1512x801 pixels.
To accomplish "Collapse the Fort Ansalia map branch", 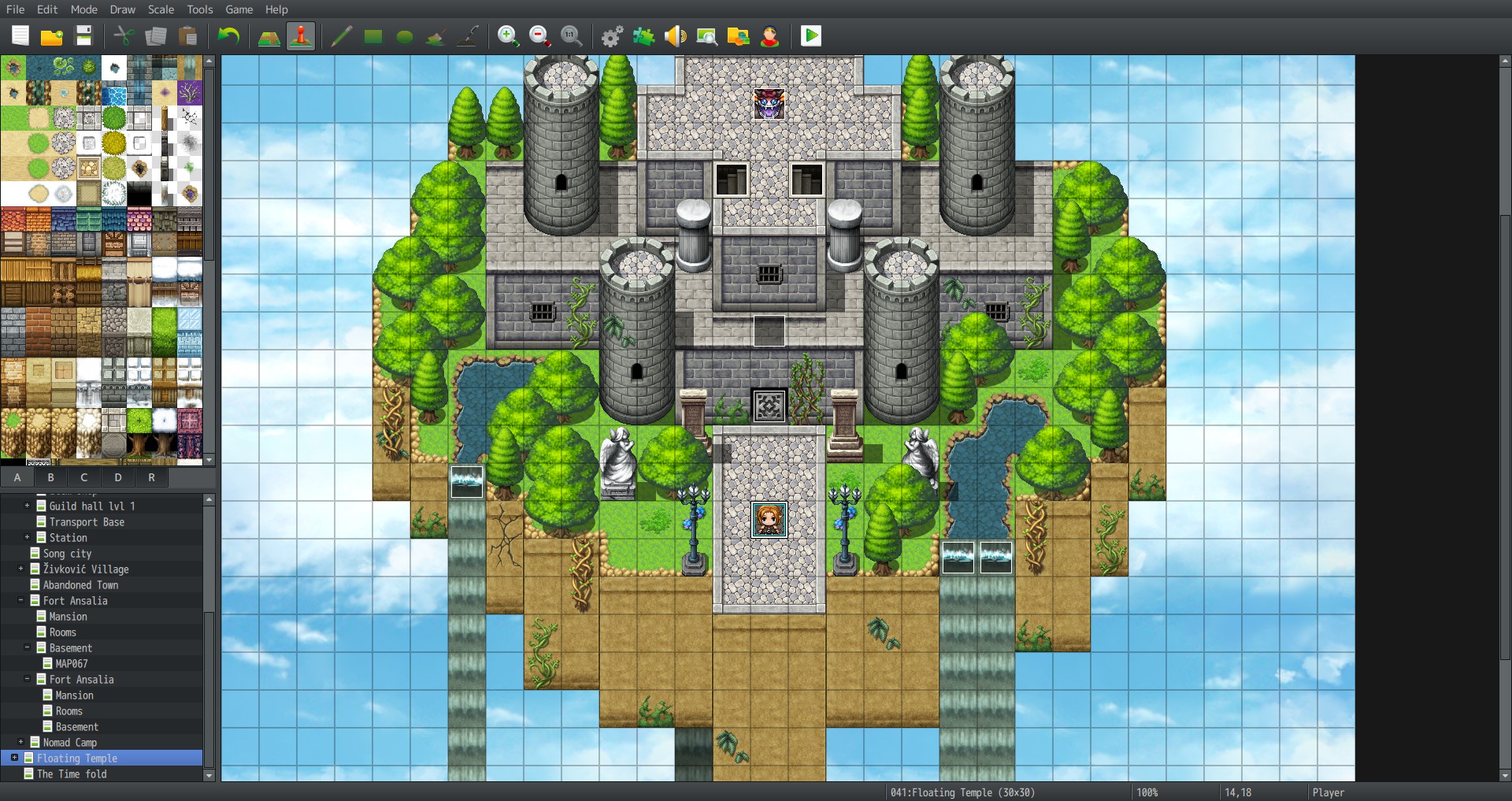I will tap(20, 600).
